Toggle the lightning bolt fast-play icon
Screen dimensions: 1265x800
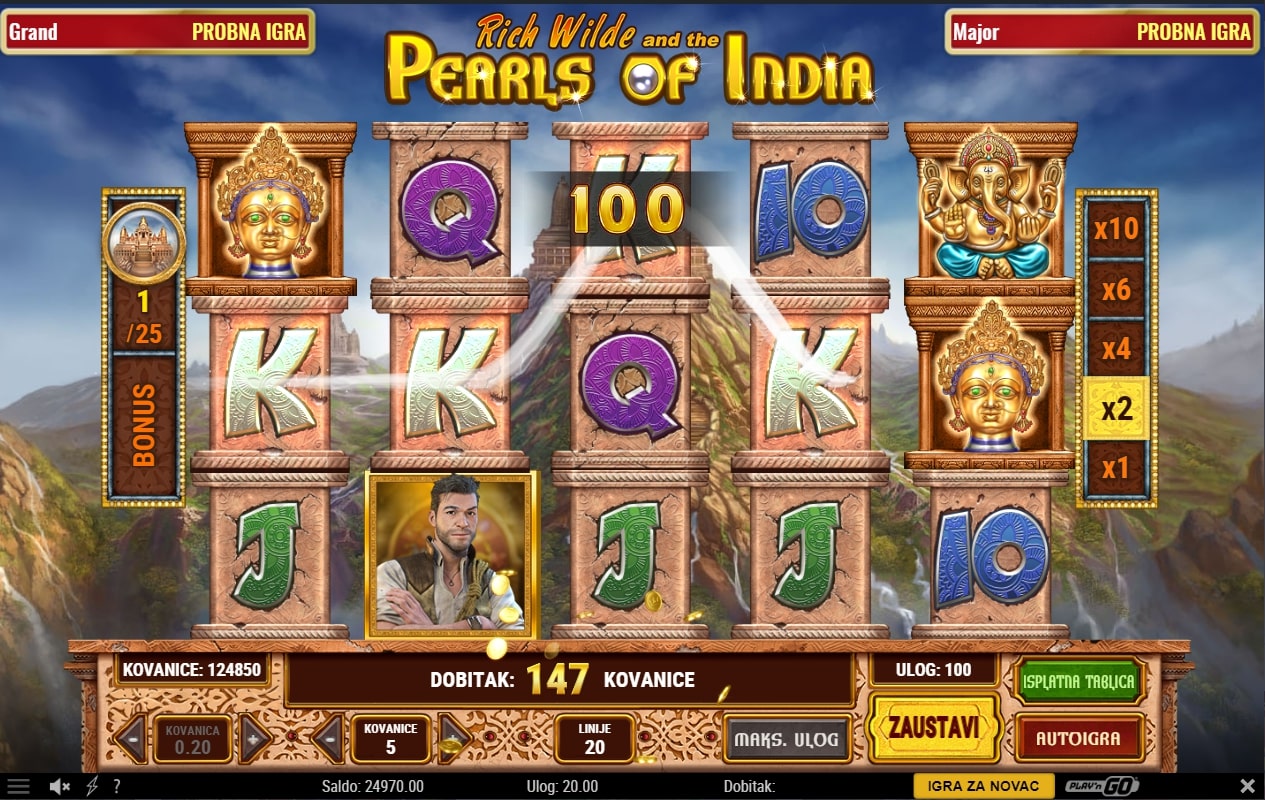pyautogui.click(x=93, y=786)
